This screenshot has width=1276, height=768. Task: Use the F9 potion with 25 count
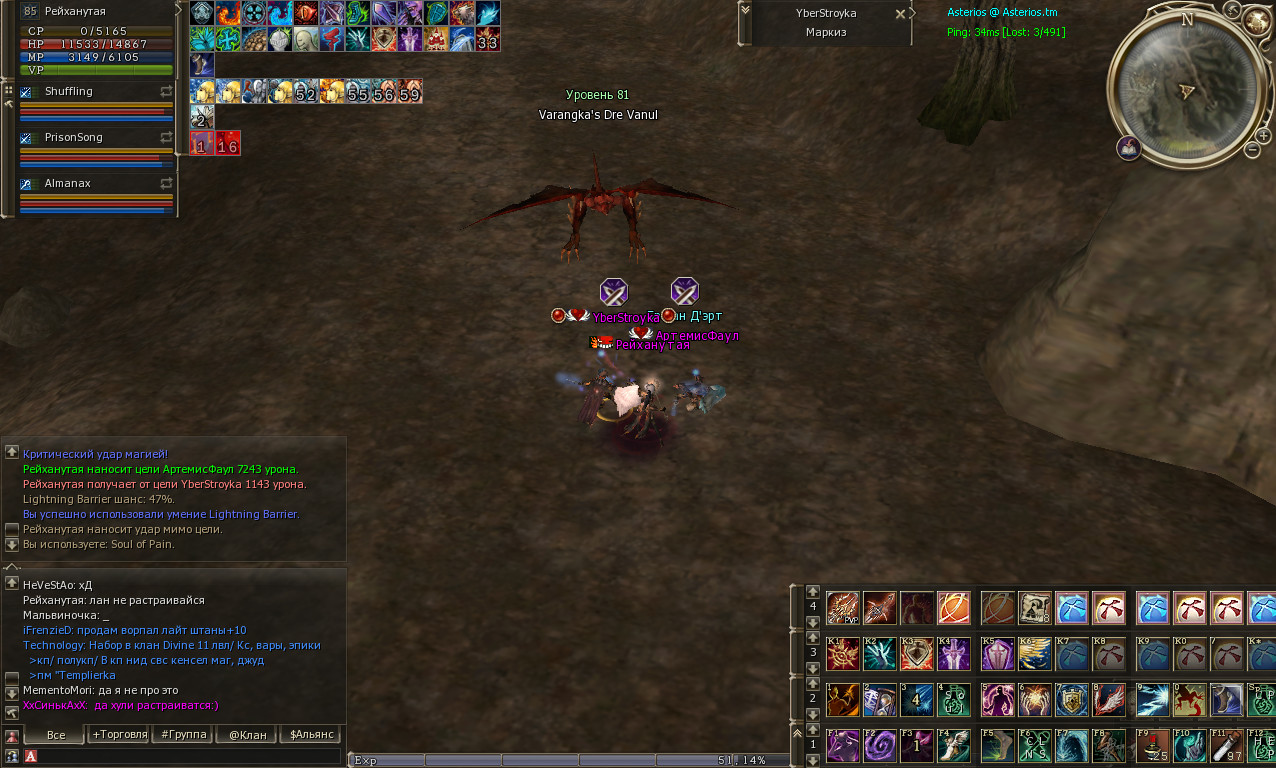click(x=1151, y=746)
